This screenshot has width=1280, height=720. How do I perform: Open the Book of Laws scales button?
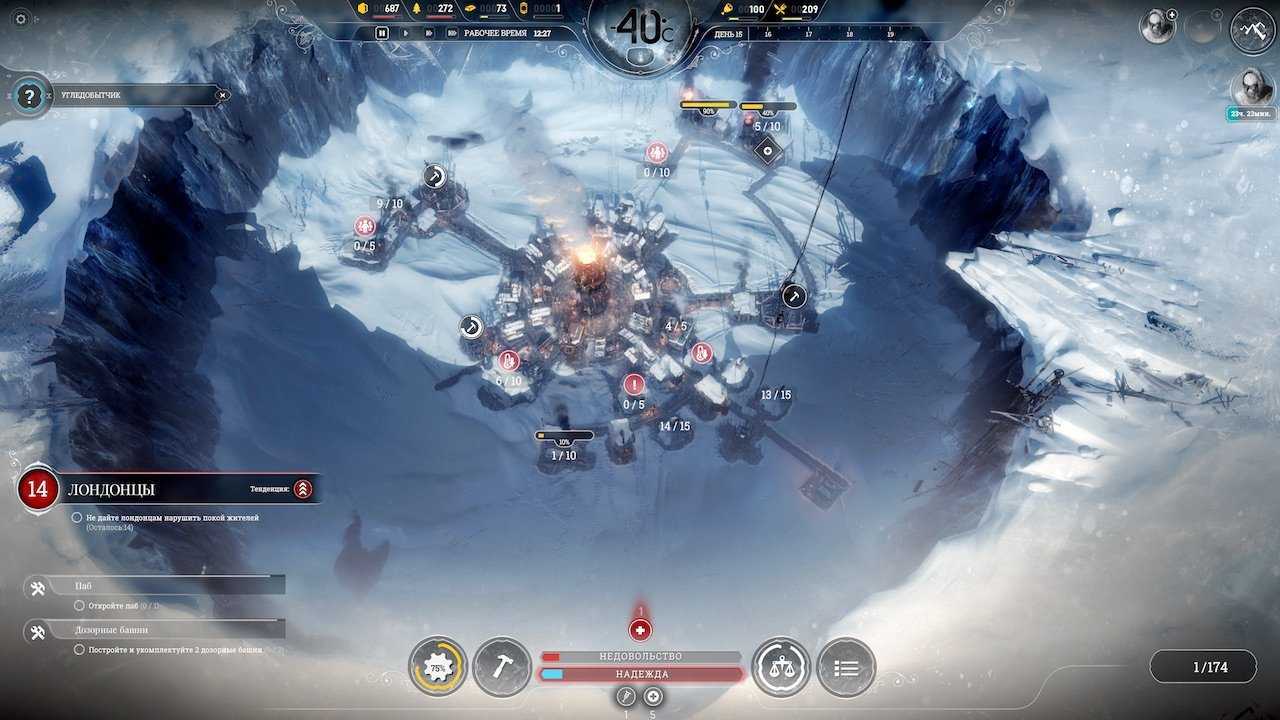tap(781, 667)
